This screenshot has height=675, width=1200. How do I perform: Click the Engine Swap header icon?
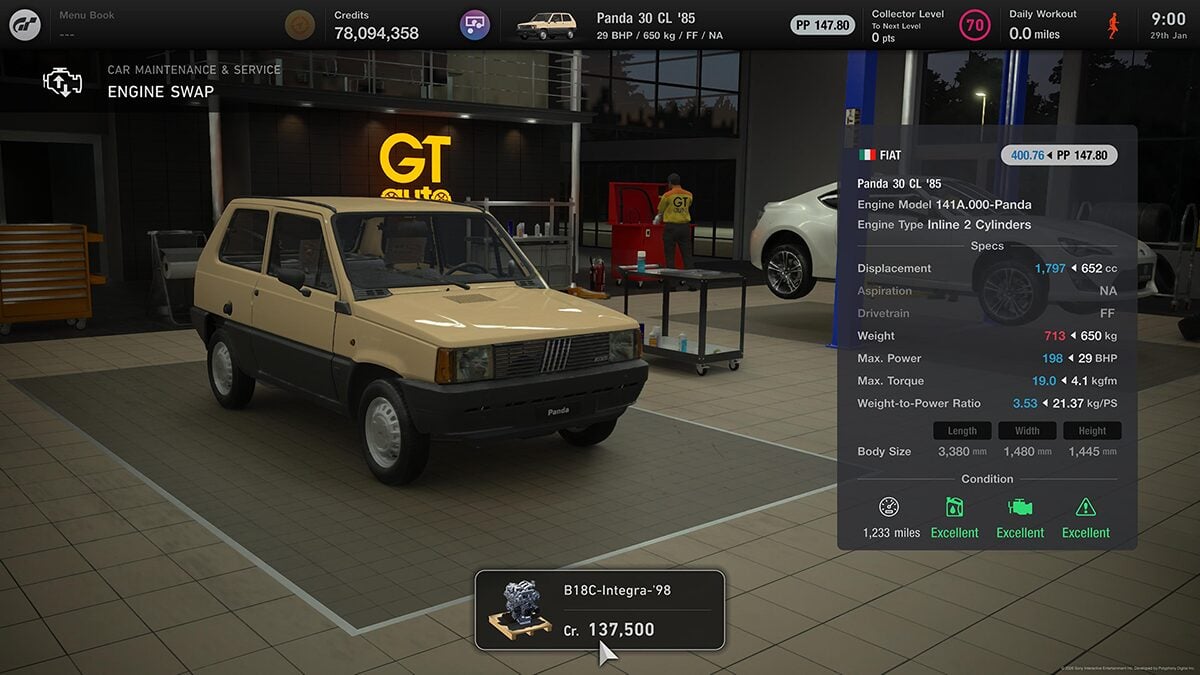[62, 82]
